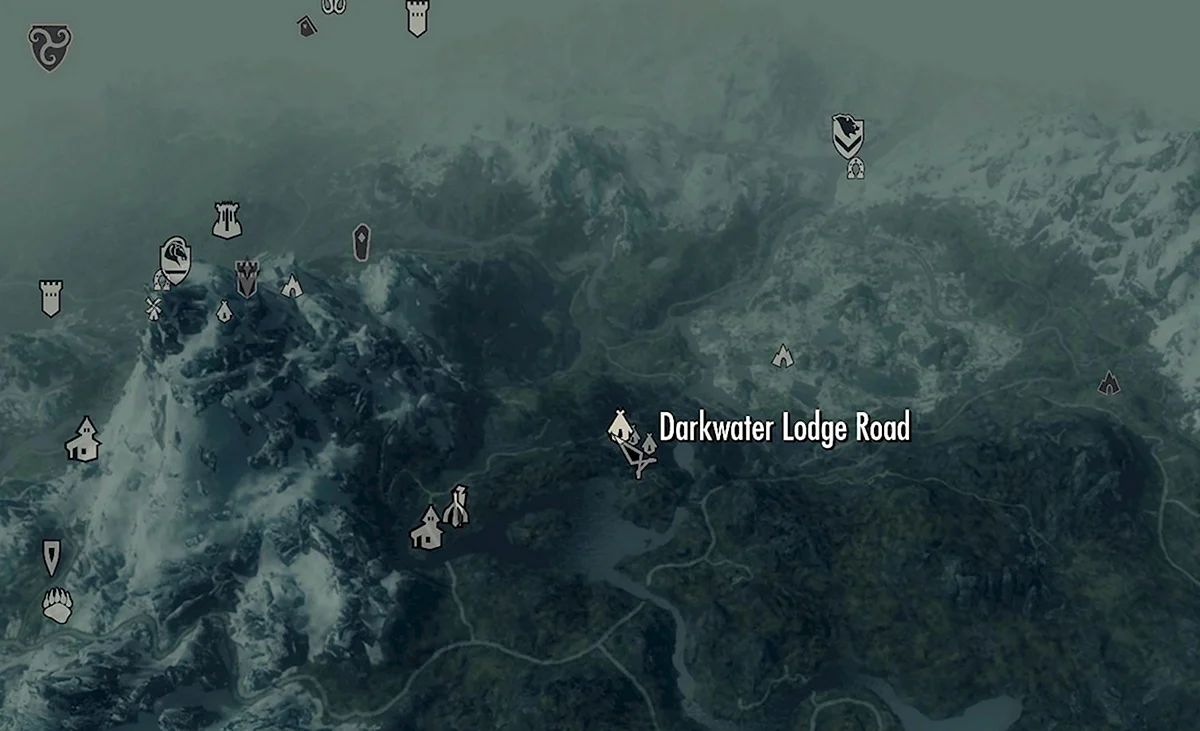Select the Darkwater Lodge Road camp marker

621,426
